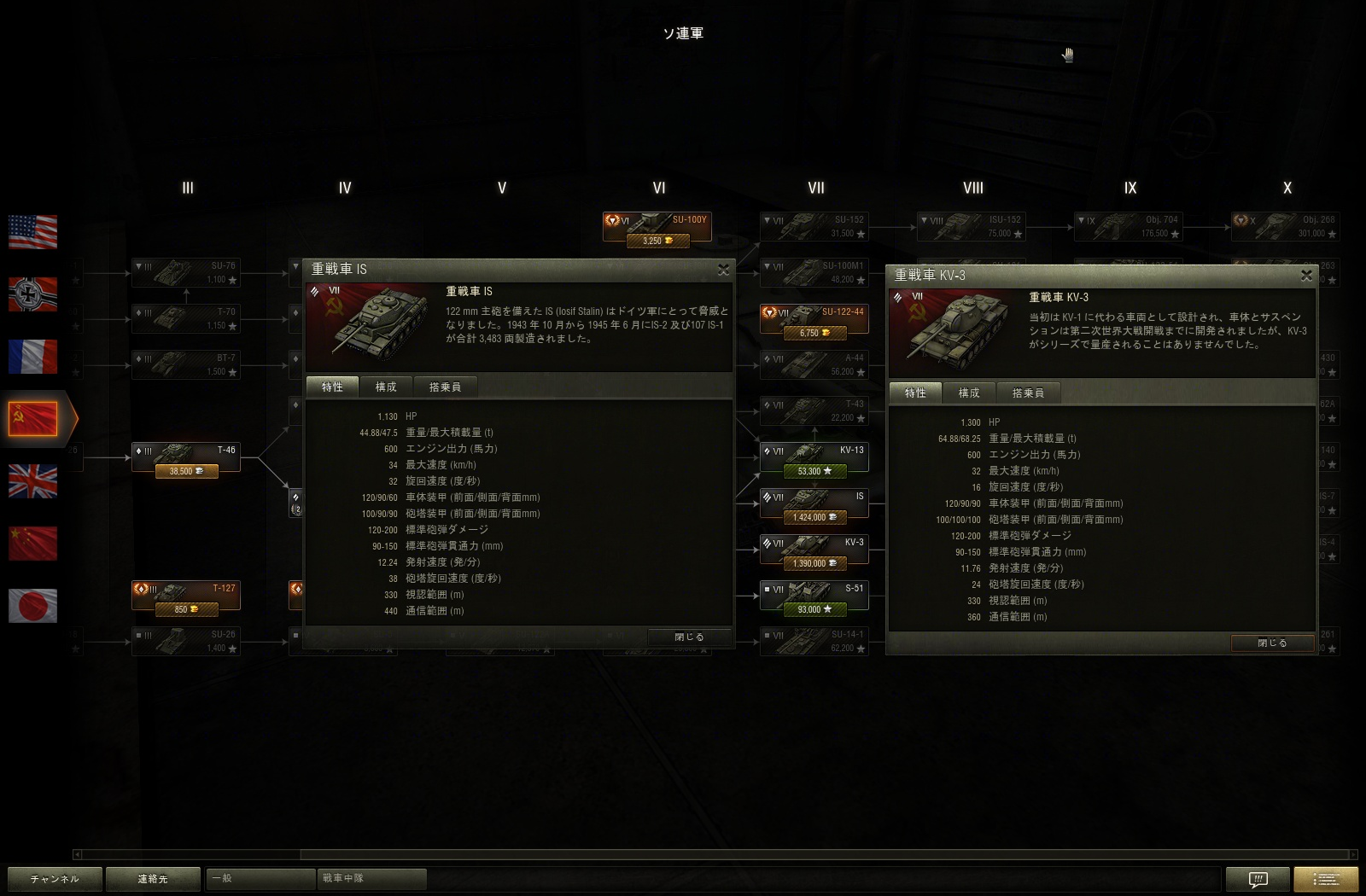Select the French nation flag
The width and height of the screenshot is (1366, 896).
[33, 357]
